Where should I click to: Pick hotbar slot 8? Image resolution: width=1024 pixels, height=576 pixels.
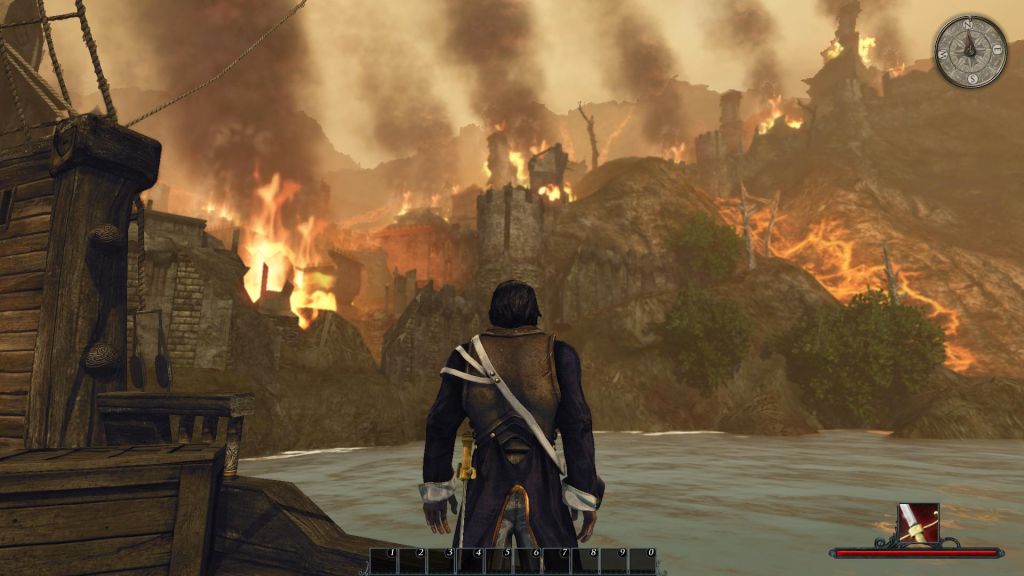pyautogui.click(x=586, y=561)
